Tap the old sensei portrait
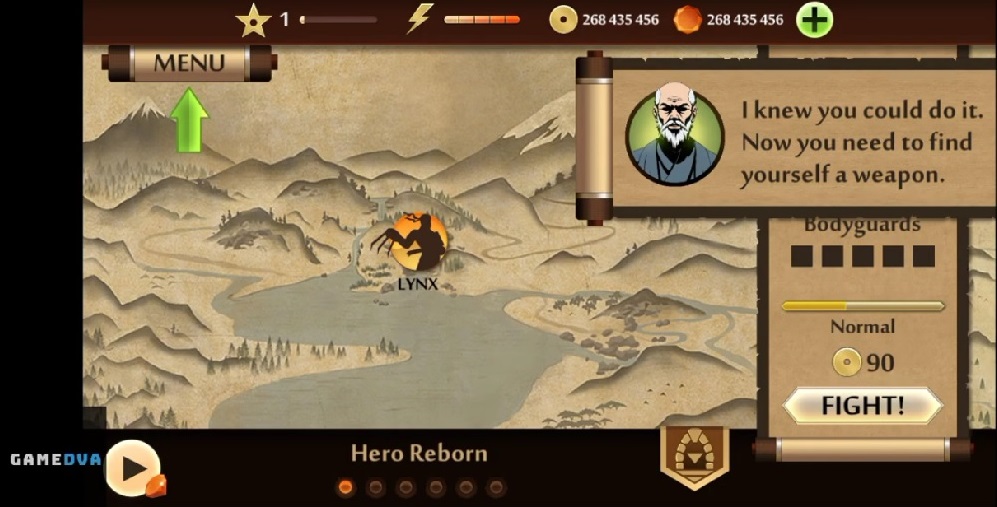This screenshot has height=507, width=997. [x=674, y=137]
